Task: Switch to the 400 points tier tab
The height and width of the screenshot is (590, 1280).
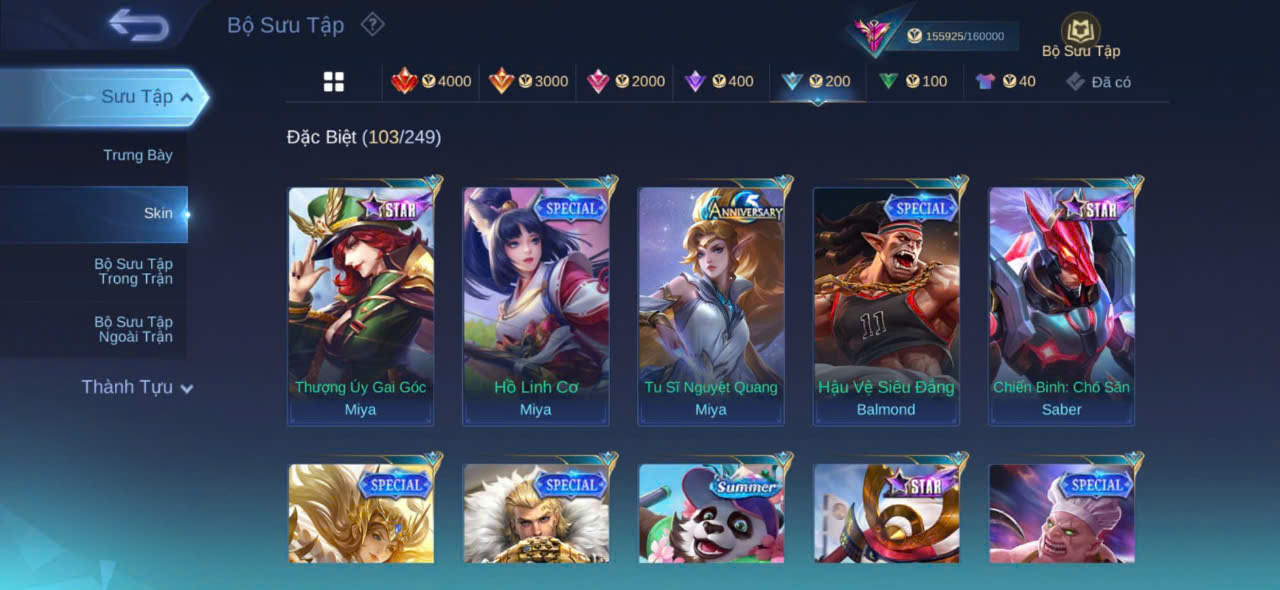Action: click(x=719, y=82)
